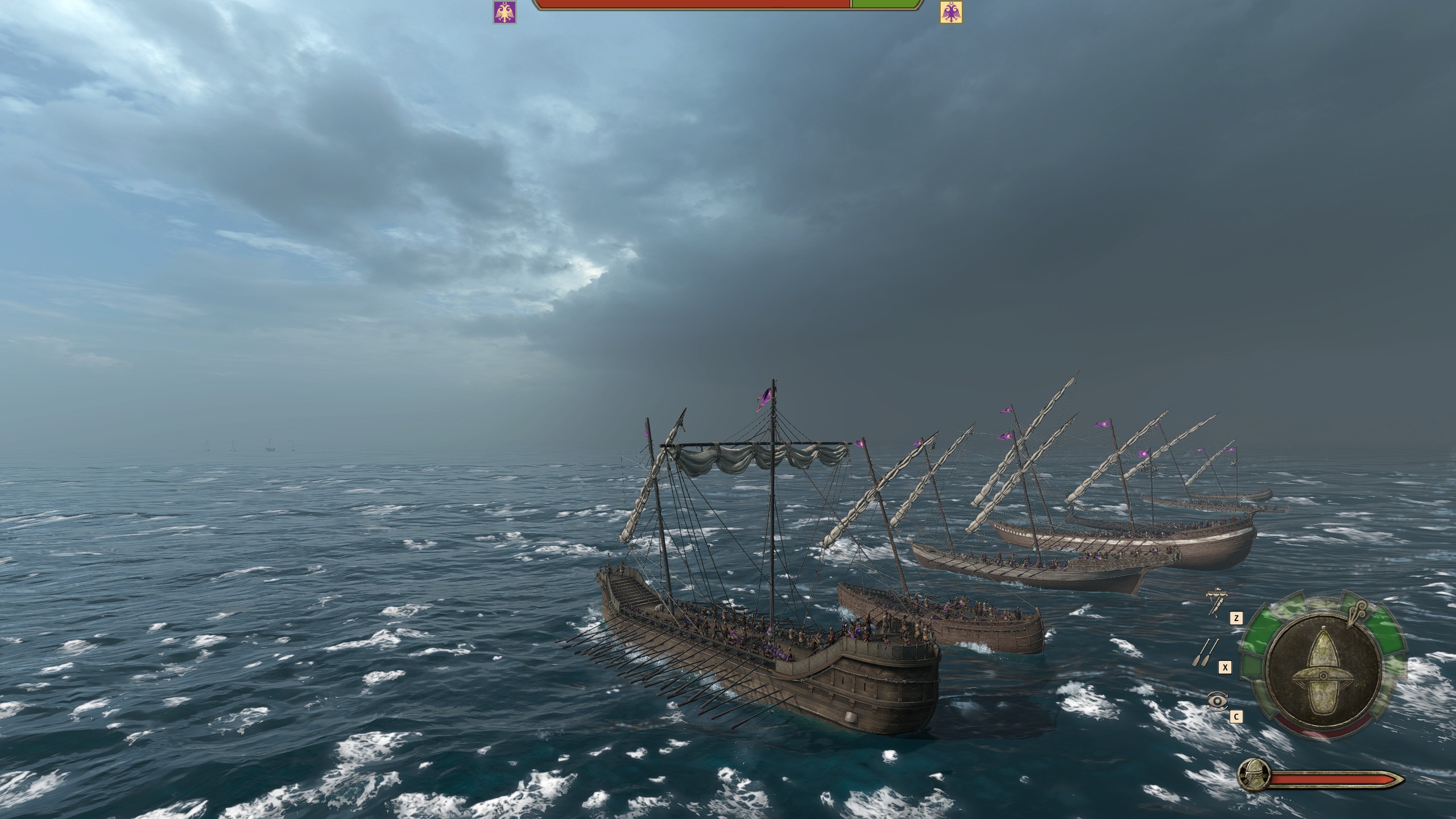Select the cream double-headed eagle faction banner
1456x819 pixels.
pos(951,12)
